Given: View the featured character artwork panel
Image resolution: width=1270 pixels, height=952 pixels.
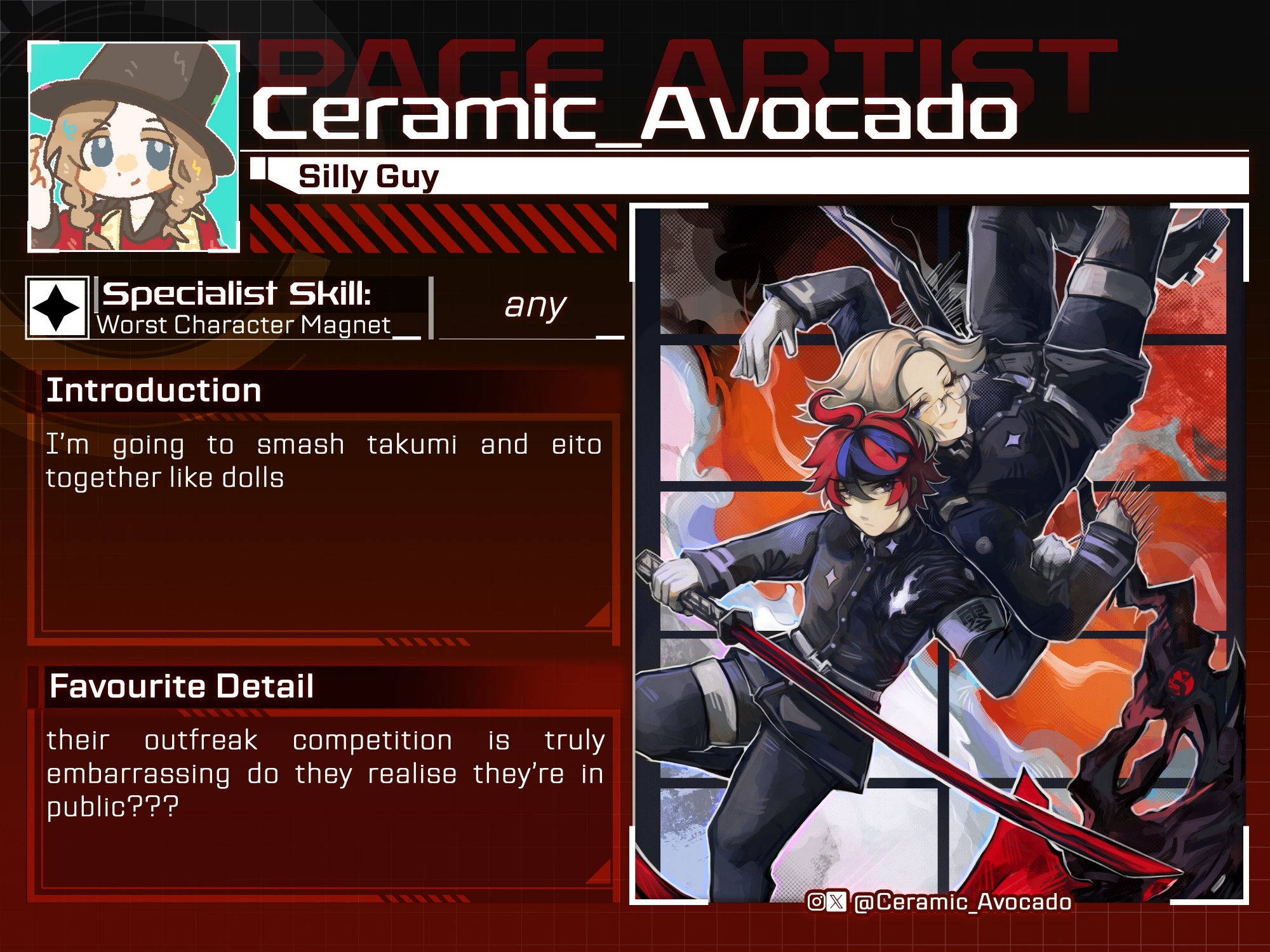Looking at the screenshot, I should click(x=939, y=552).
